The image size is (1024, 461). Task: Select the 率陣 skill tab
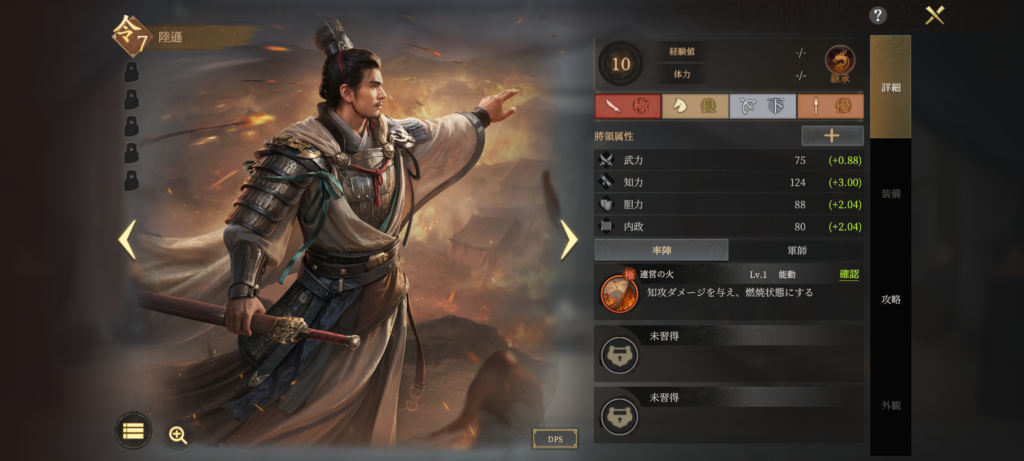661,250
